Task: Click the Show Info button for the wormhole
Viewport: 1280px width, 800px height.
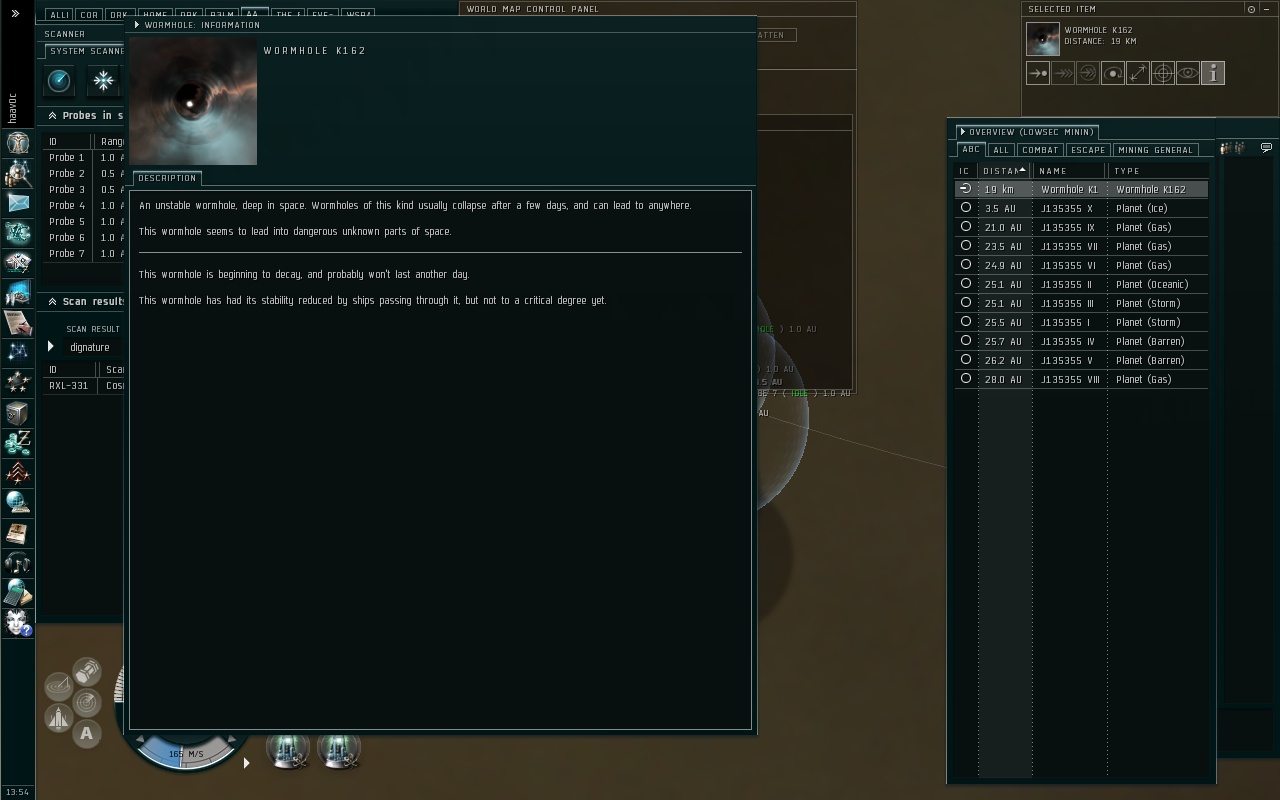Action: 1213,73
